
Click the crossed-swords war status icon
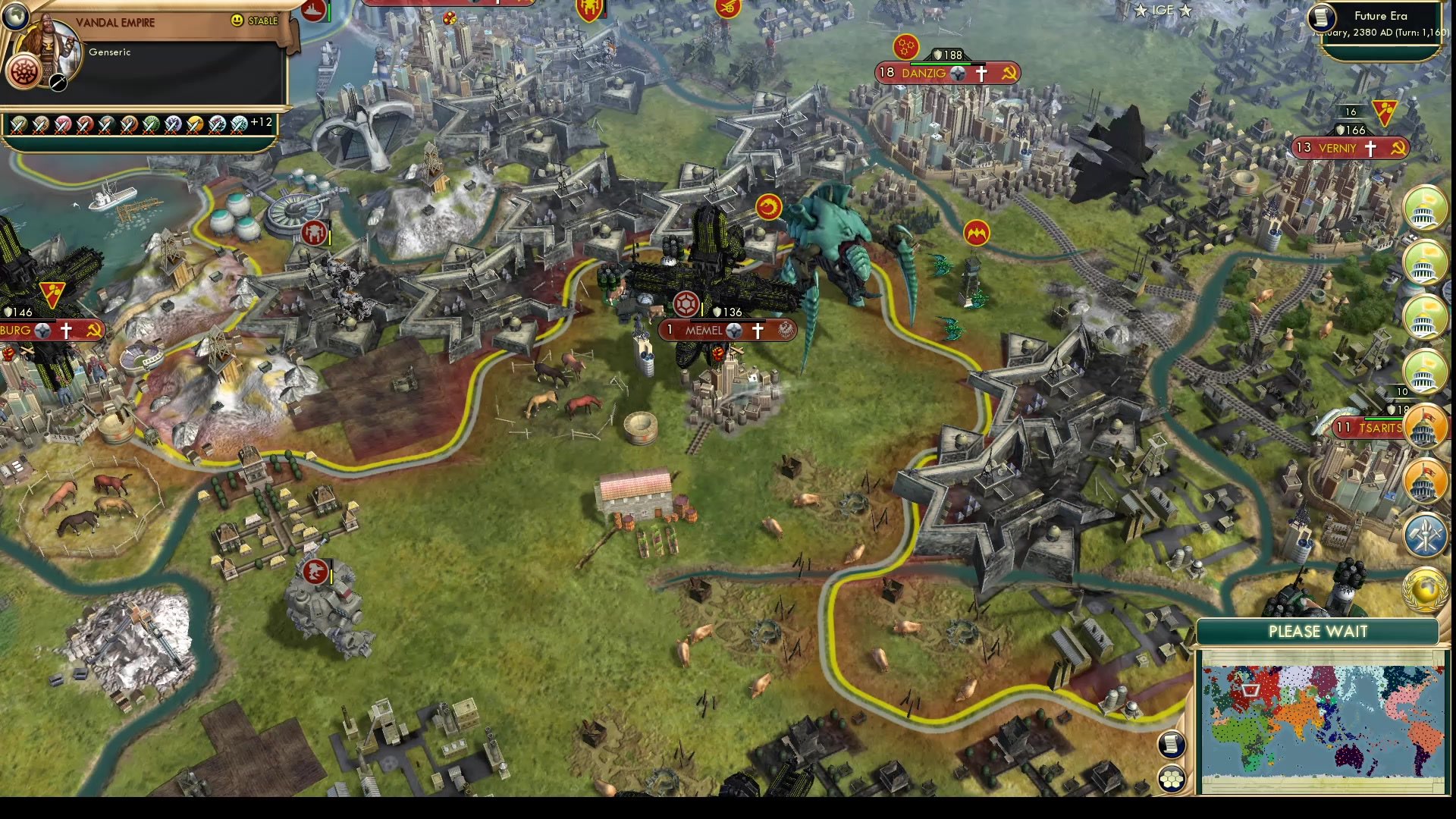[x=57, y=83]
